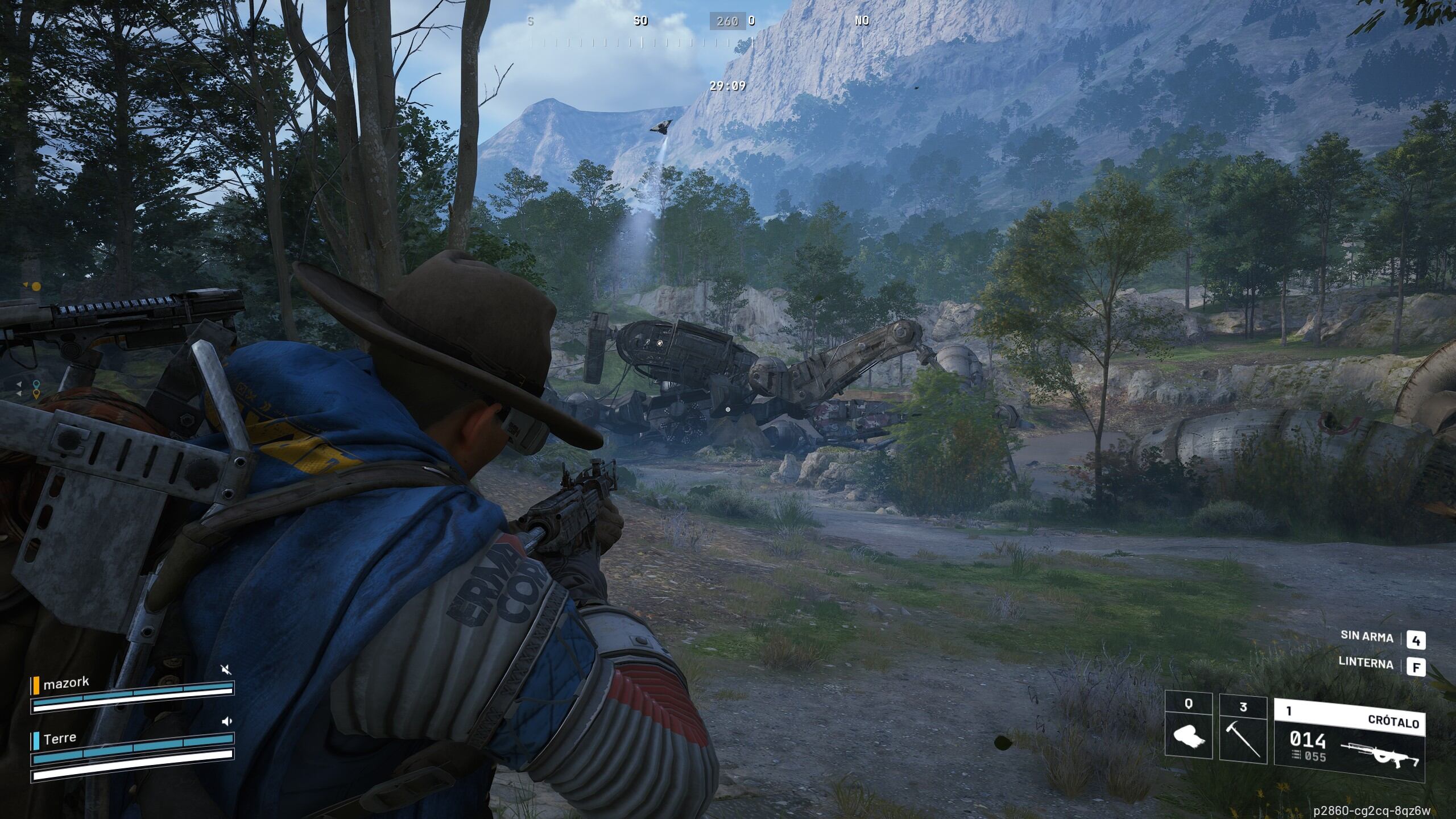Image resolution: width=1456 pixels, height=819 pixels.
Task: Select squad member mazork's name
Action: coord(66,683)
